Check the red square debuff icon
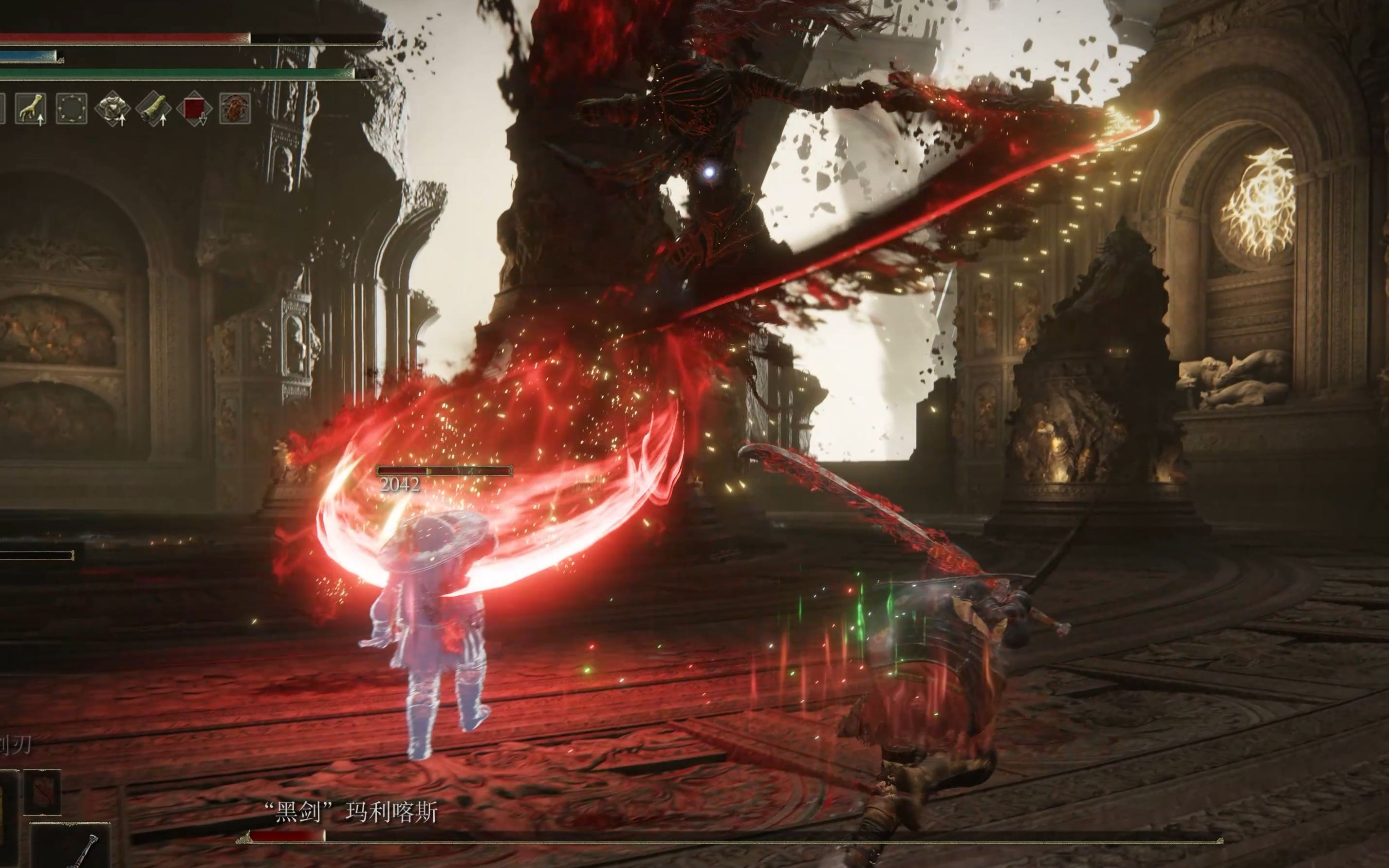Viewport: 1389px width, 868px height. (194, 109)
